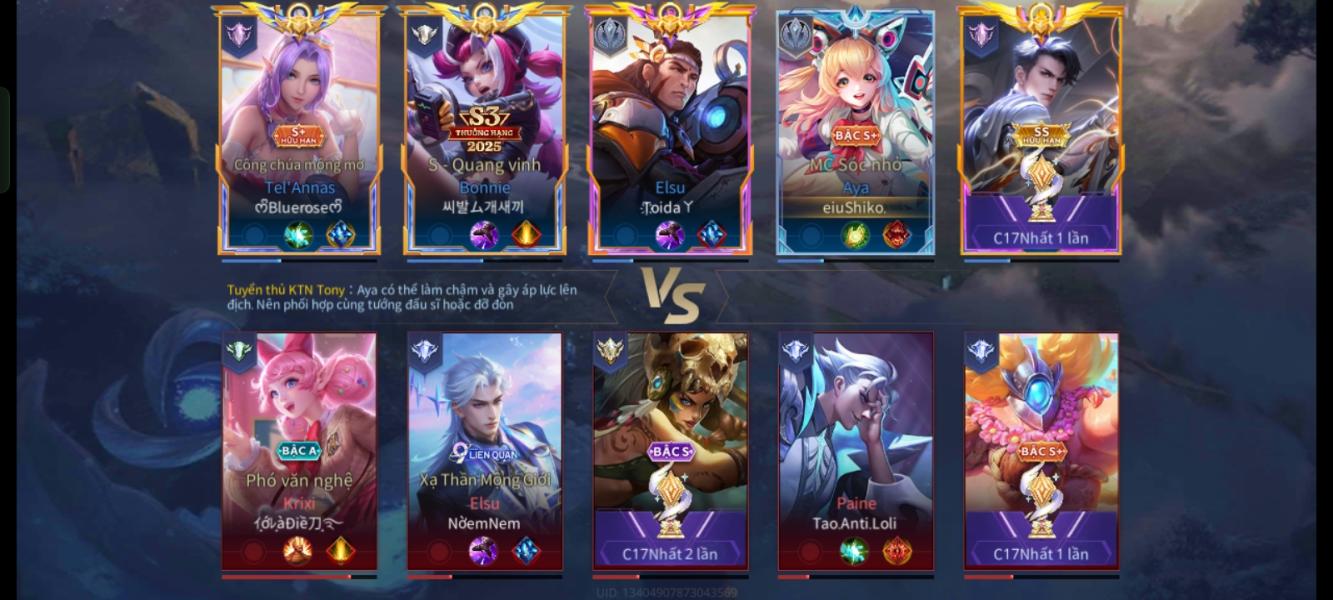Open the Paine card of Tao.Anti.Loli
The height and width of the screenshot is (600, 1333).
point(856,450)
